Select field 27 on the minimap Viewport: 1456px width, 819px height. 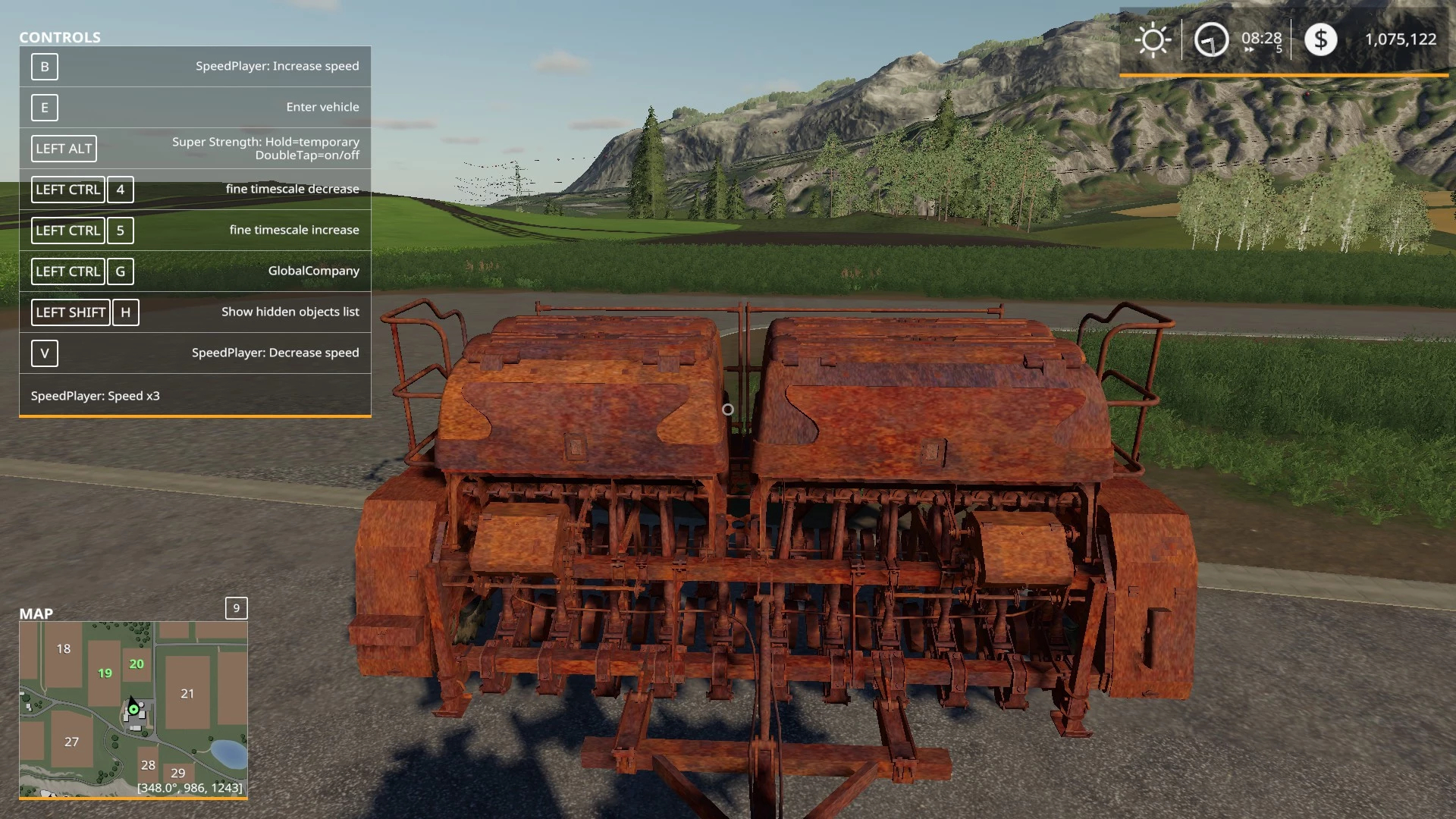tap(71, 742)
